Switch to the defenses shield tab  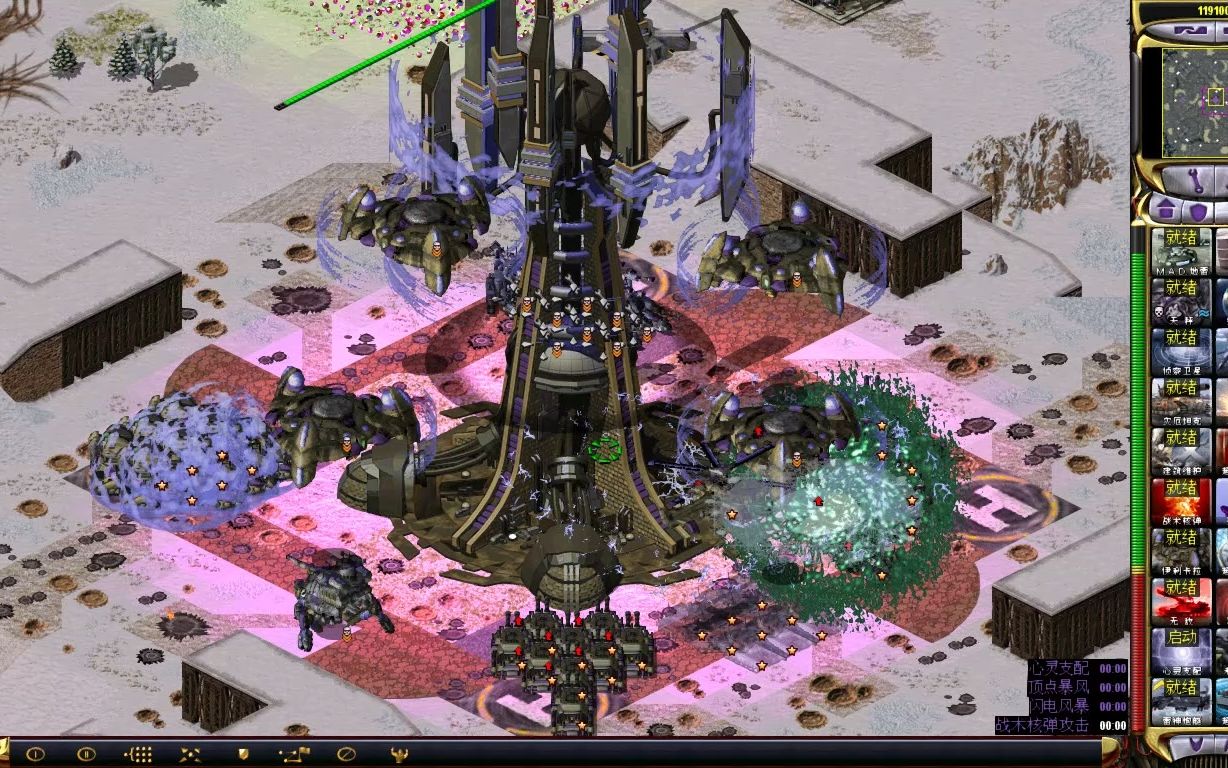click(x=1197, y=210)
